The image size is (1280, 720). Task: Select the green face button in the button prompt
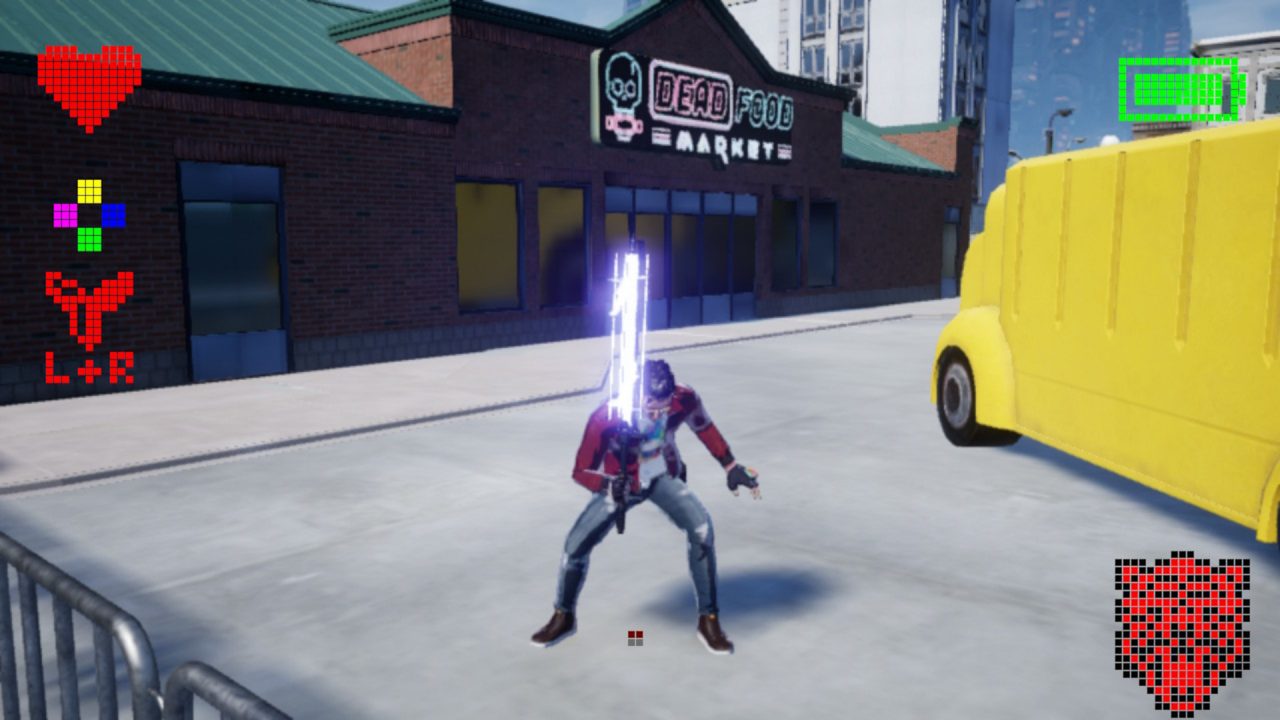pos(88,238)
